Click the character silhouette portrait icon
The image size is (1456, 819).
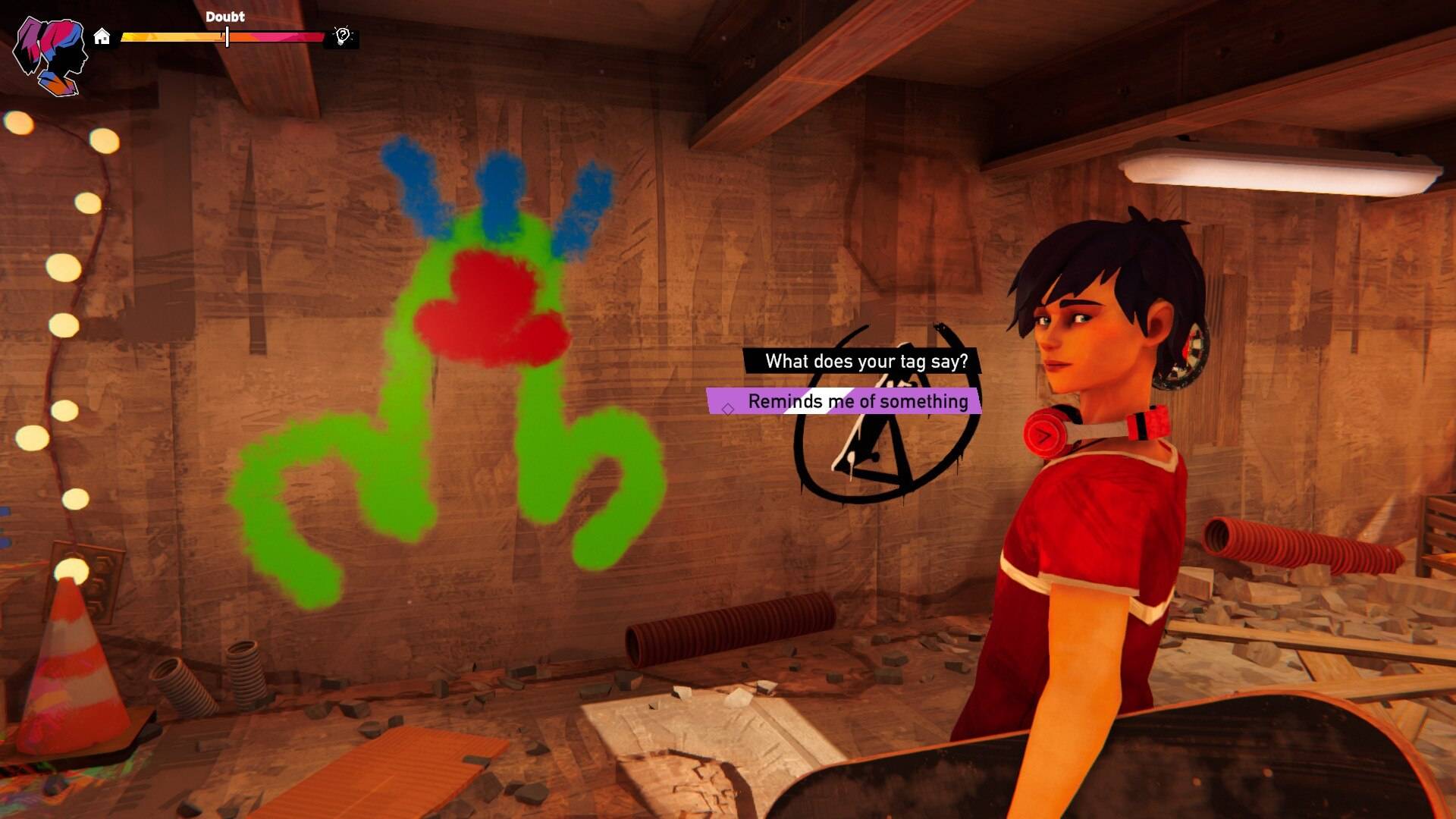point(52,56)
